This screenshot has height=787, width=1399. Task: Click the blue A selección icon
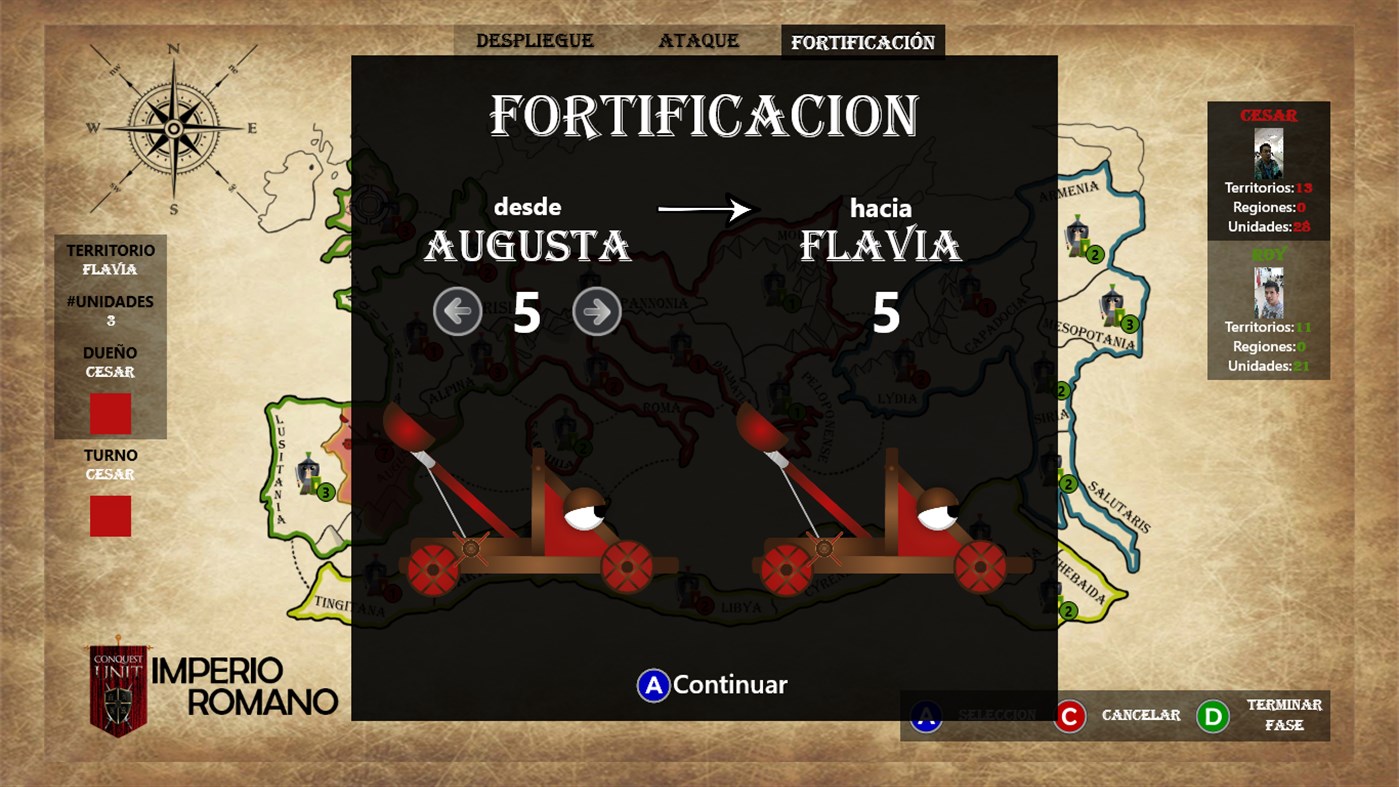click(924, 715)
